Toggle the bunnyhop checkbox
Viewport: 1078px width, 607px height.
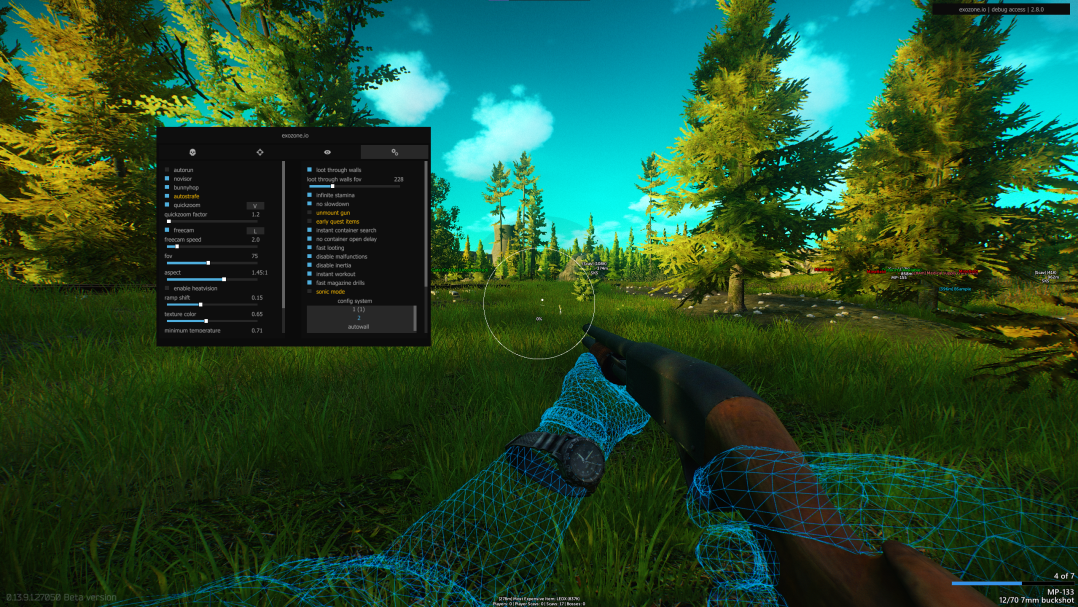click(167, 188)
